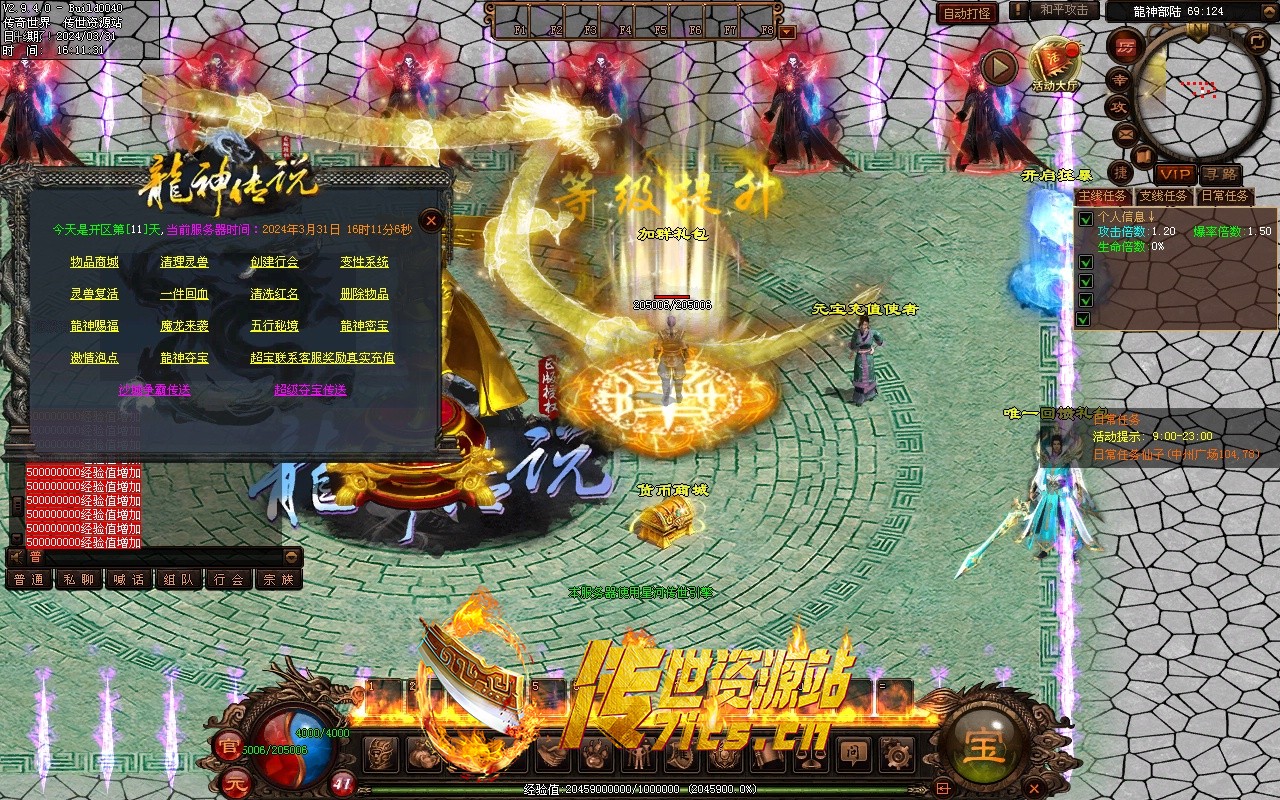Switch to the 主线任务 tab
Viewport: 1280px width, 800px height.
click(1103, 196)
